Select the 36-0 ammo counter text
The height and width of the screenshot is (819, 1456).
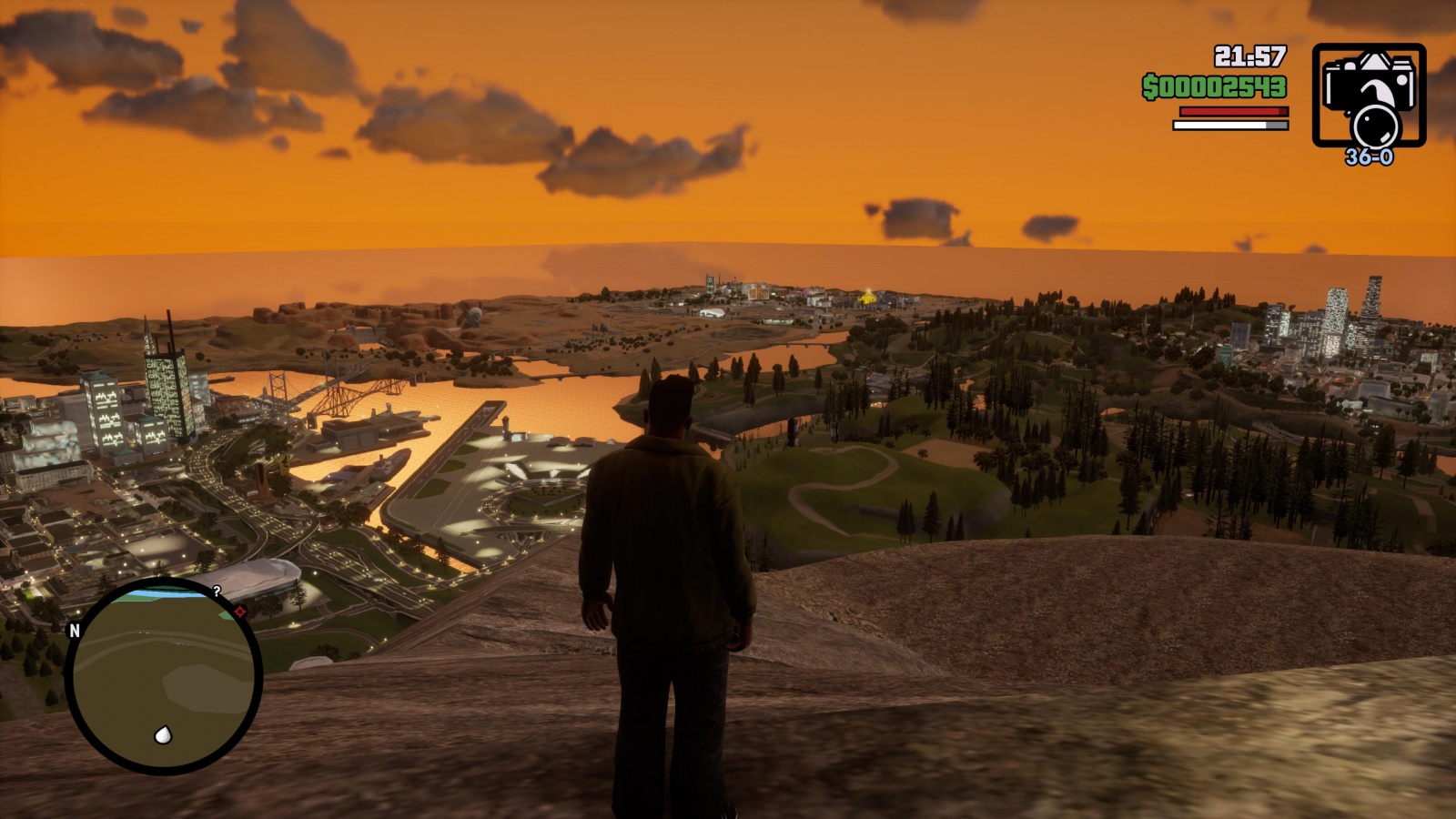click(1369, 157)
